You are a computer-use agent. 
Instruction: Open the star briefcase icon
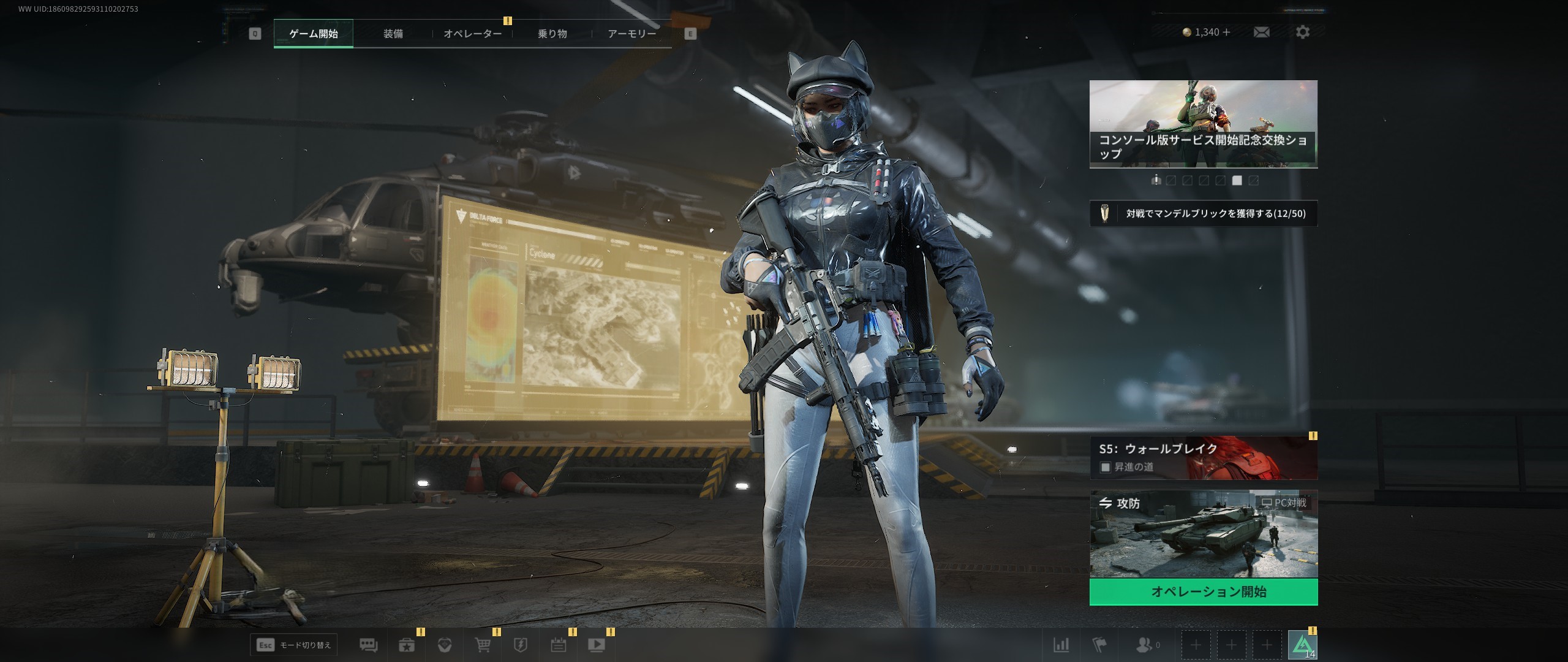407,645
